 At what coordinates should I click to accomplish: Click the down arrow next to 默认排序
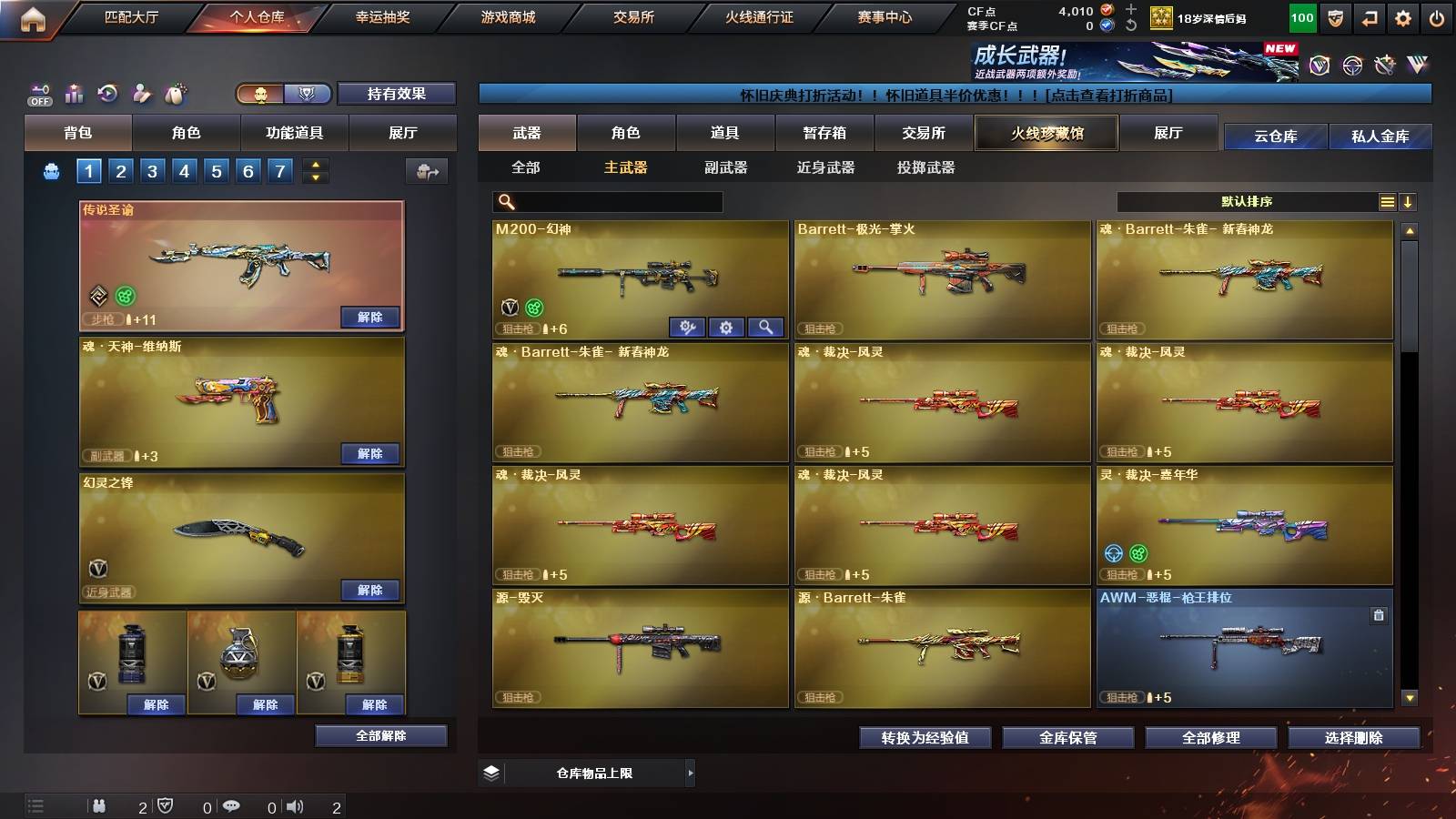click(1409, 202)
